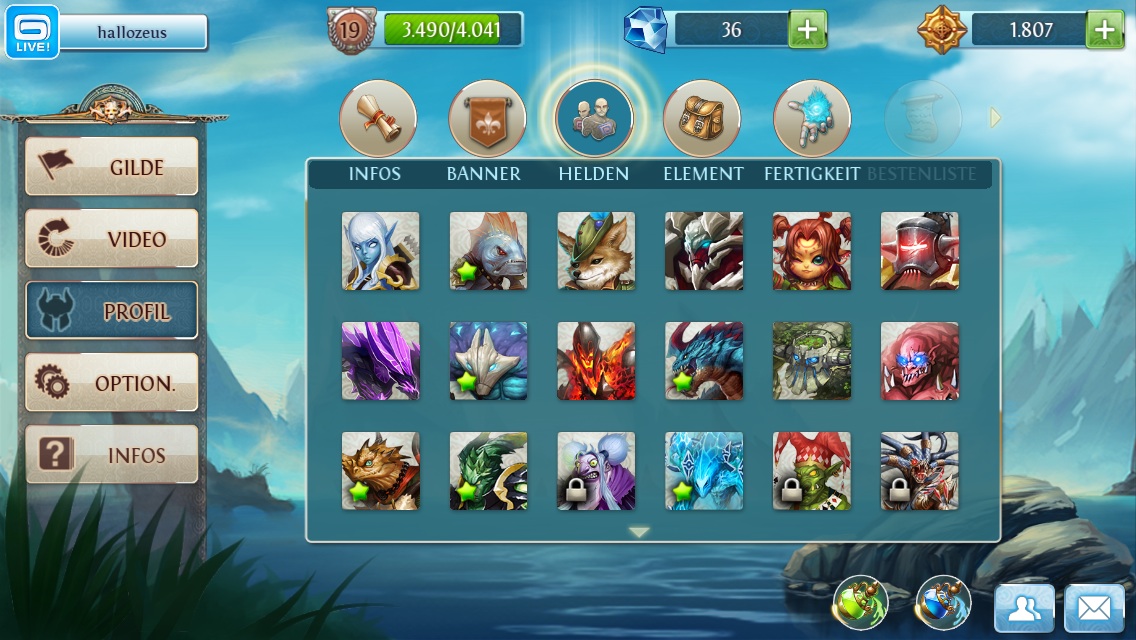Click the Gameloft LIVE! icon
Image resolution: width=1136 pixels, height=640 pixels.
(33, 32)
